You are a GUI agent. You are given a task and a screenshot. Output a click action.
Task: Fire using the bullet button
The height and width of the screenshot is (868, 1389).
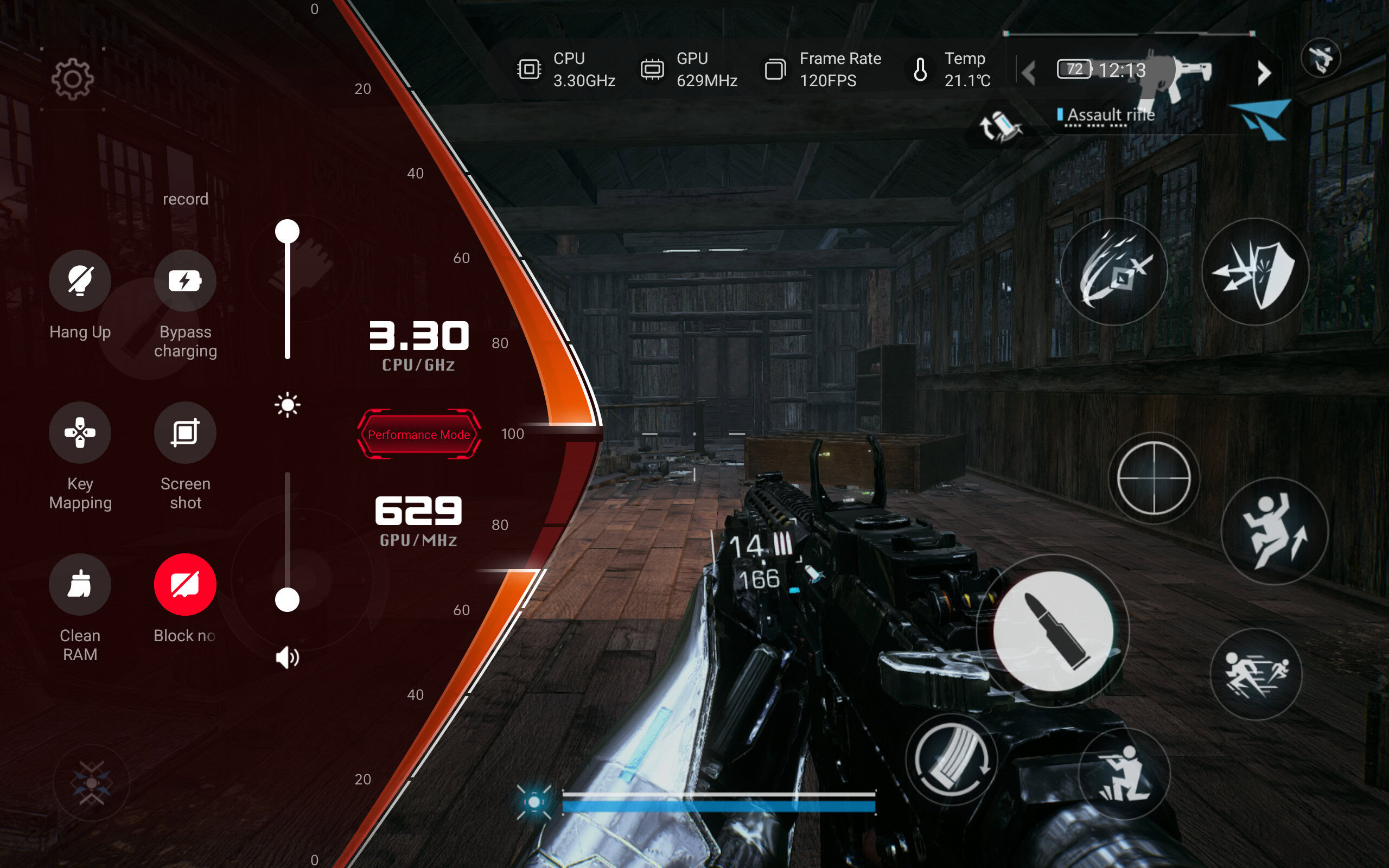(1053, 631)
